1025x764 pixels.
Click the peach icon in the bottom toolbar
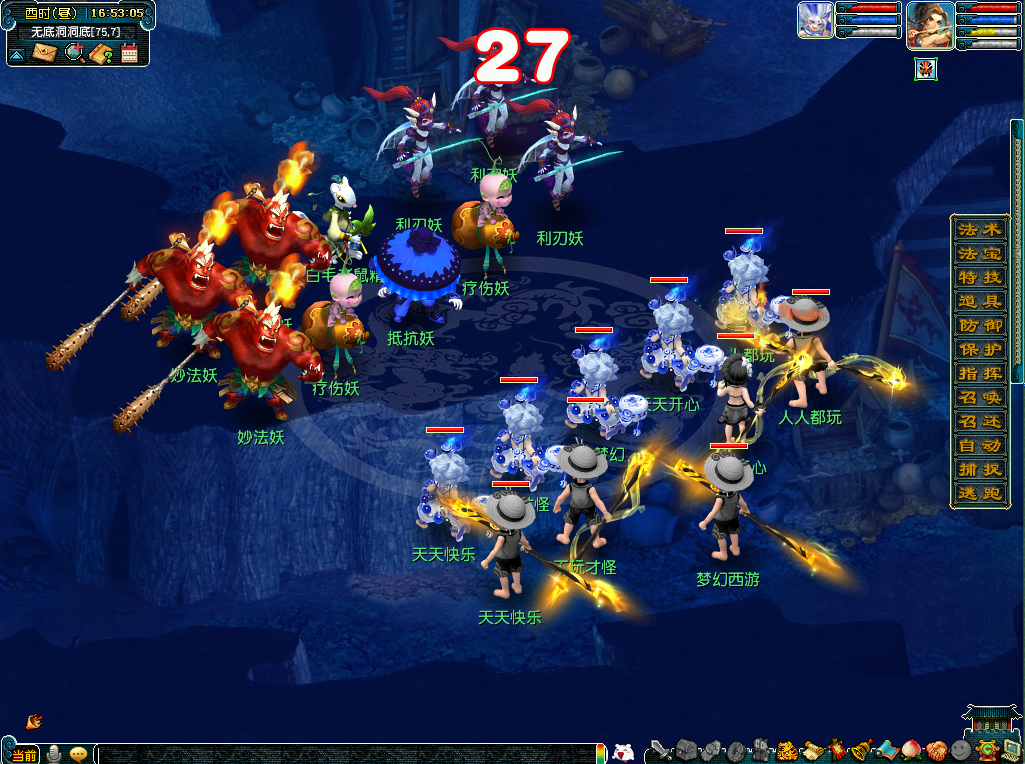[x=911, y=749]
